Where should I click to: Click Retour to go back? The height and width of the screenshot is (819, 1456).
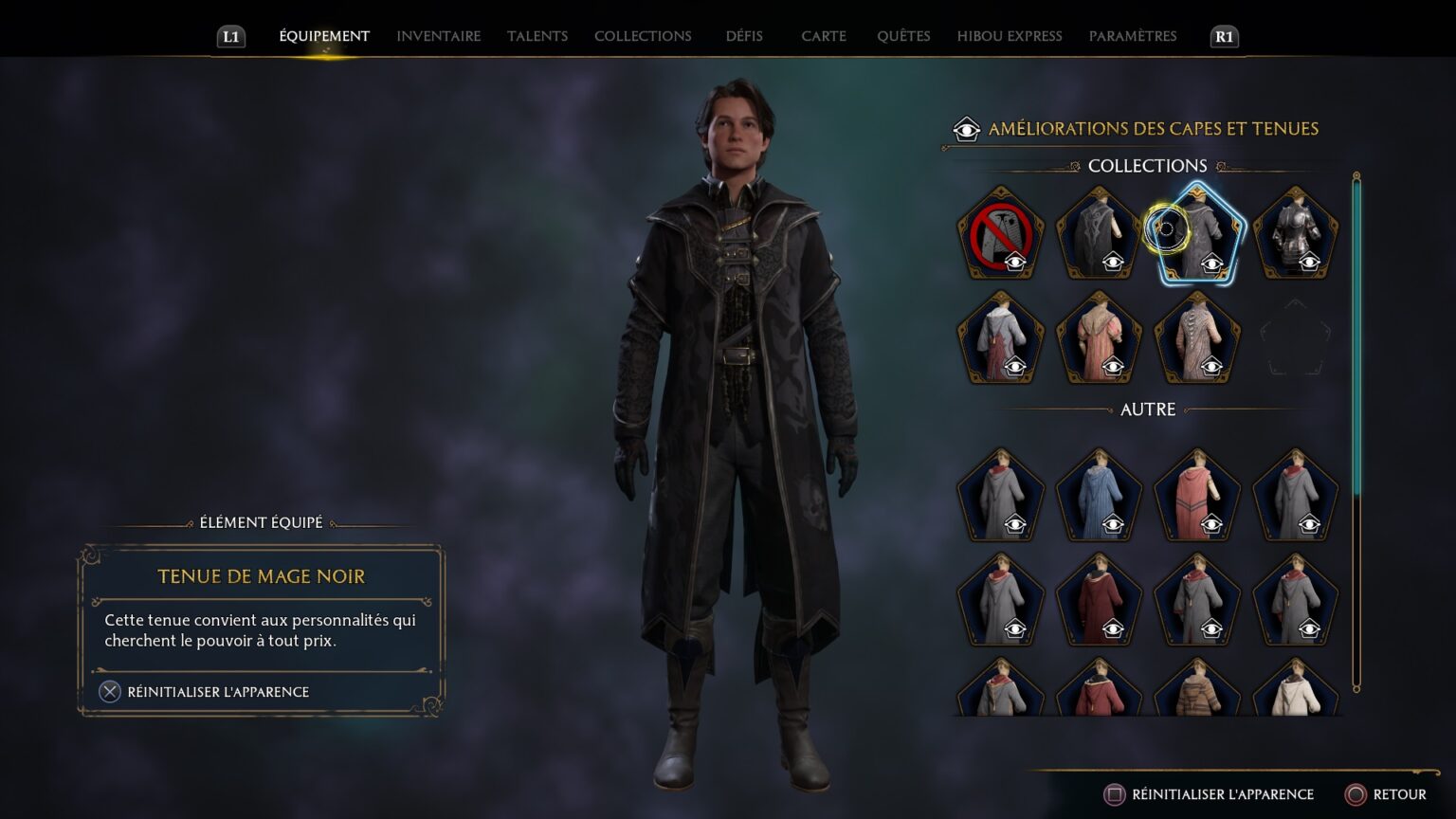click(x=1386, y=794)
